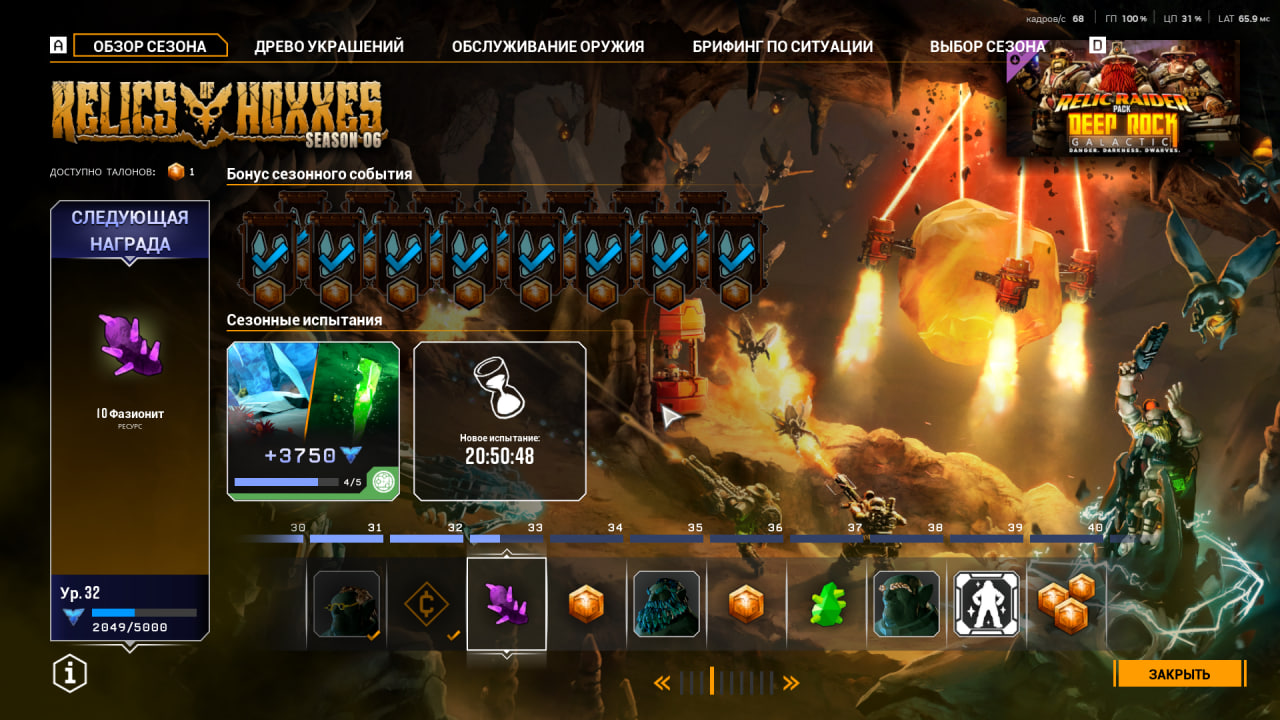Image resolution: width=1280 pixels, height=720 pixels.
Task: Open the next reward panel Следующая награда
Action: tap(130, 420)
